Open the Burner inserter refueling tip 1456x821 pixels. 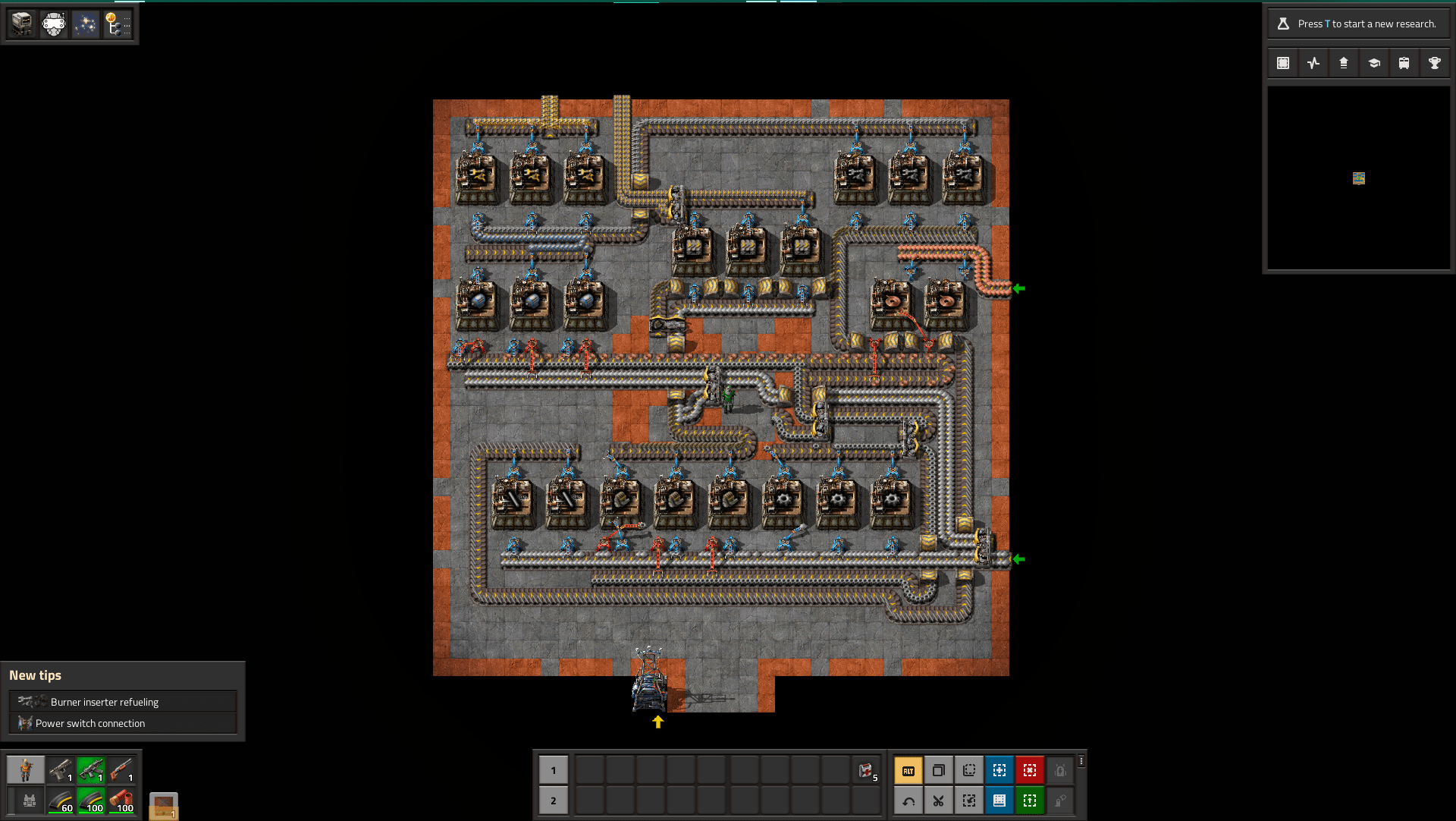[122, 701]
